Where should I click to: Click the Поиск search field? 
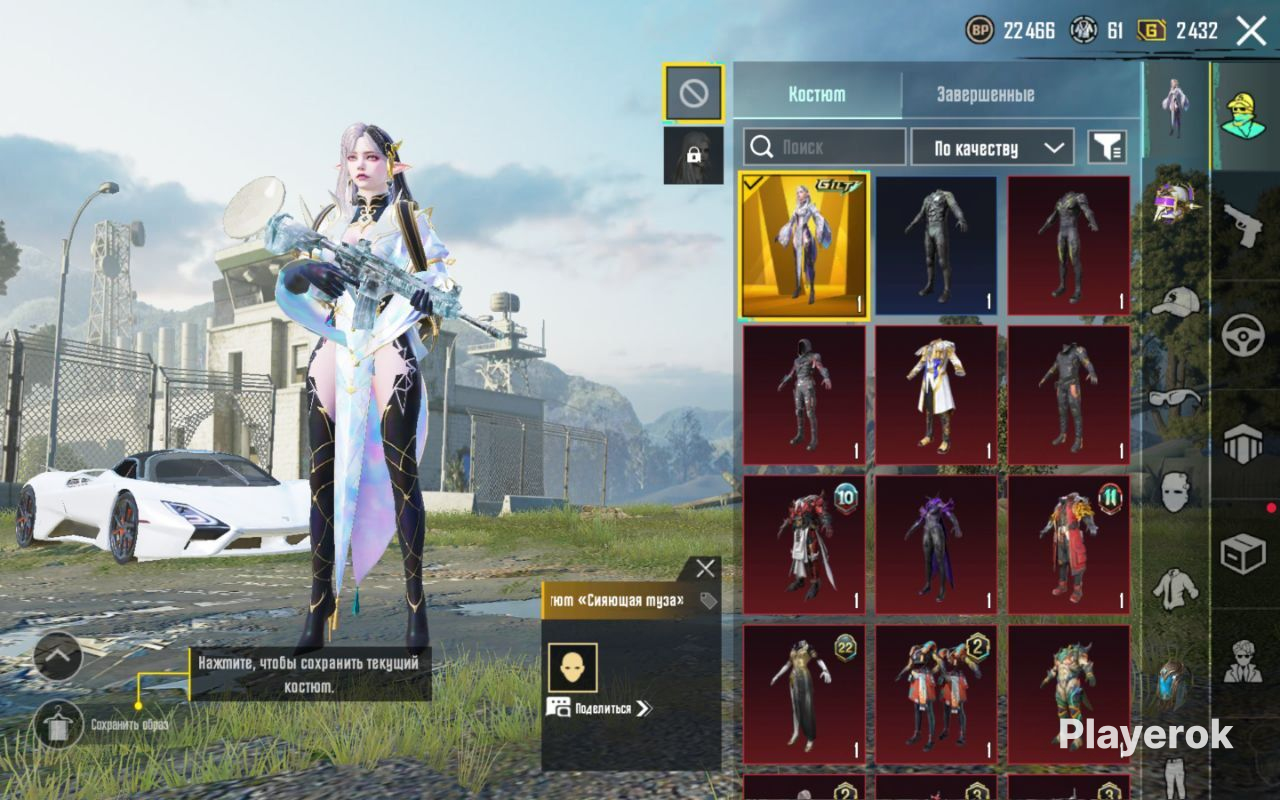point(825,147)
